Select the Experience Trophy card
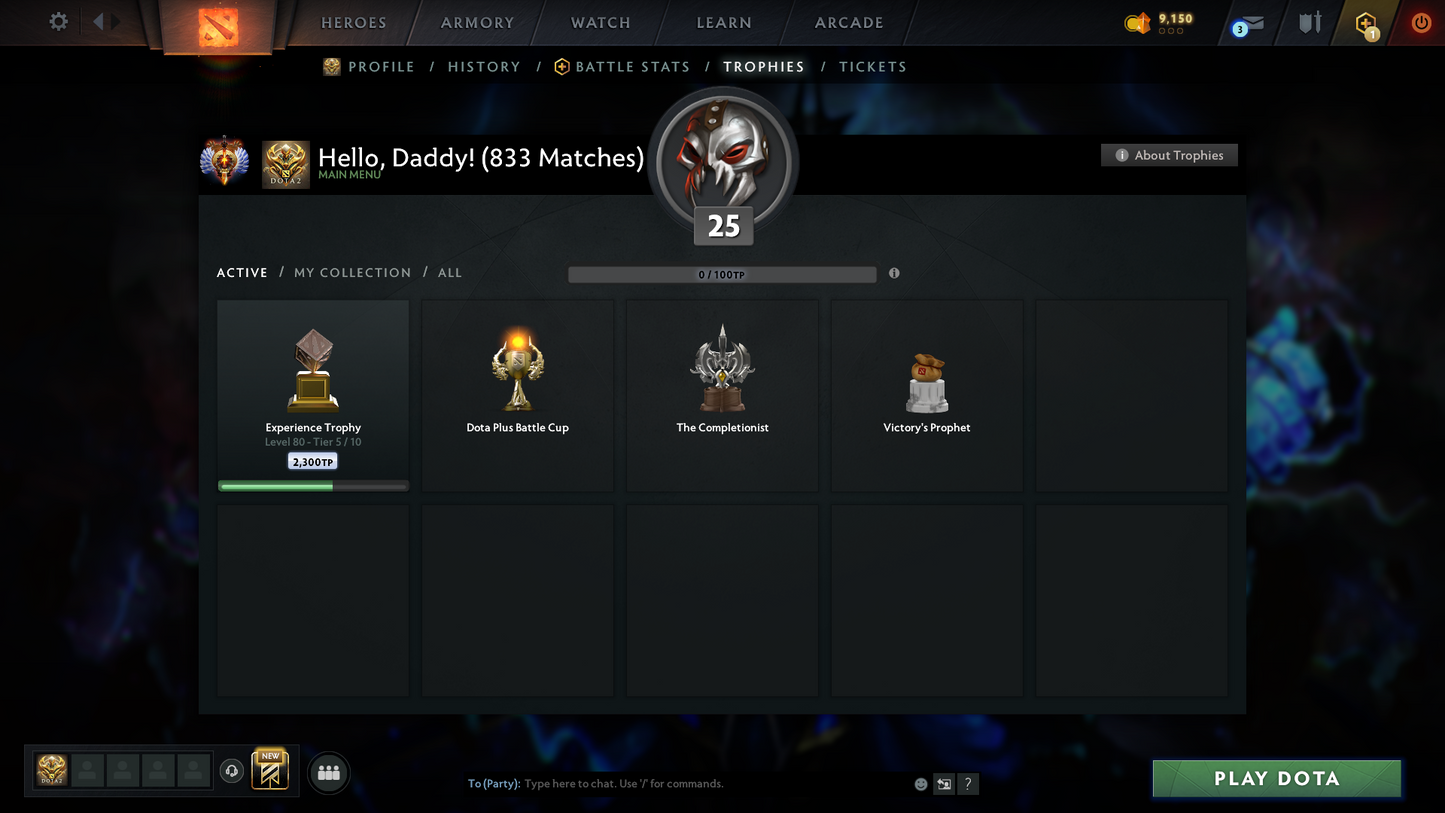The width and height of the screenshot is (1445, 813). 312,393
